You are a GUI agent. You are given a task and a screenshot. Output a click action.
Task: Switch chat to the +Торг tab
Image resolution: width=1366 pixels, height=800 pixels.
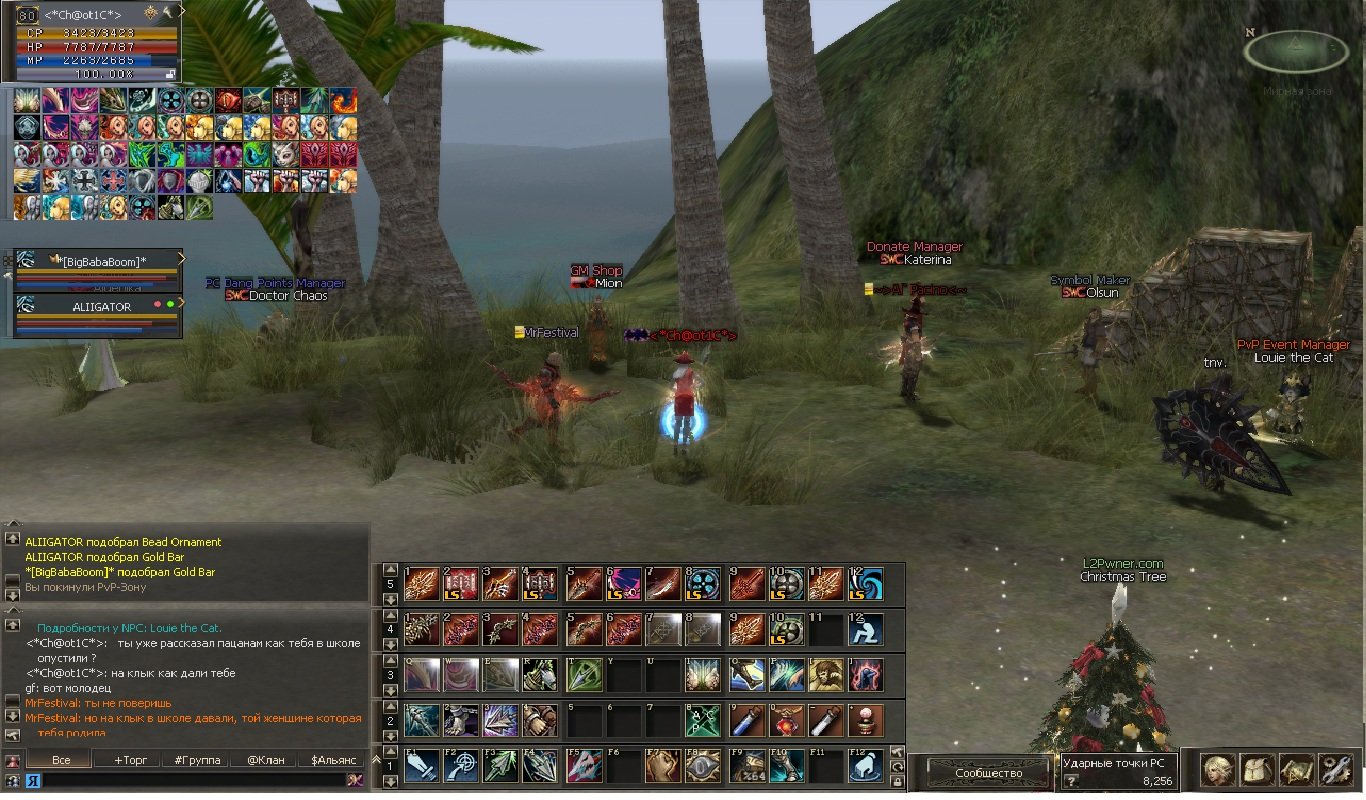130,760
